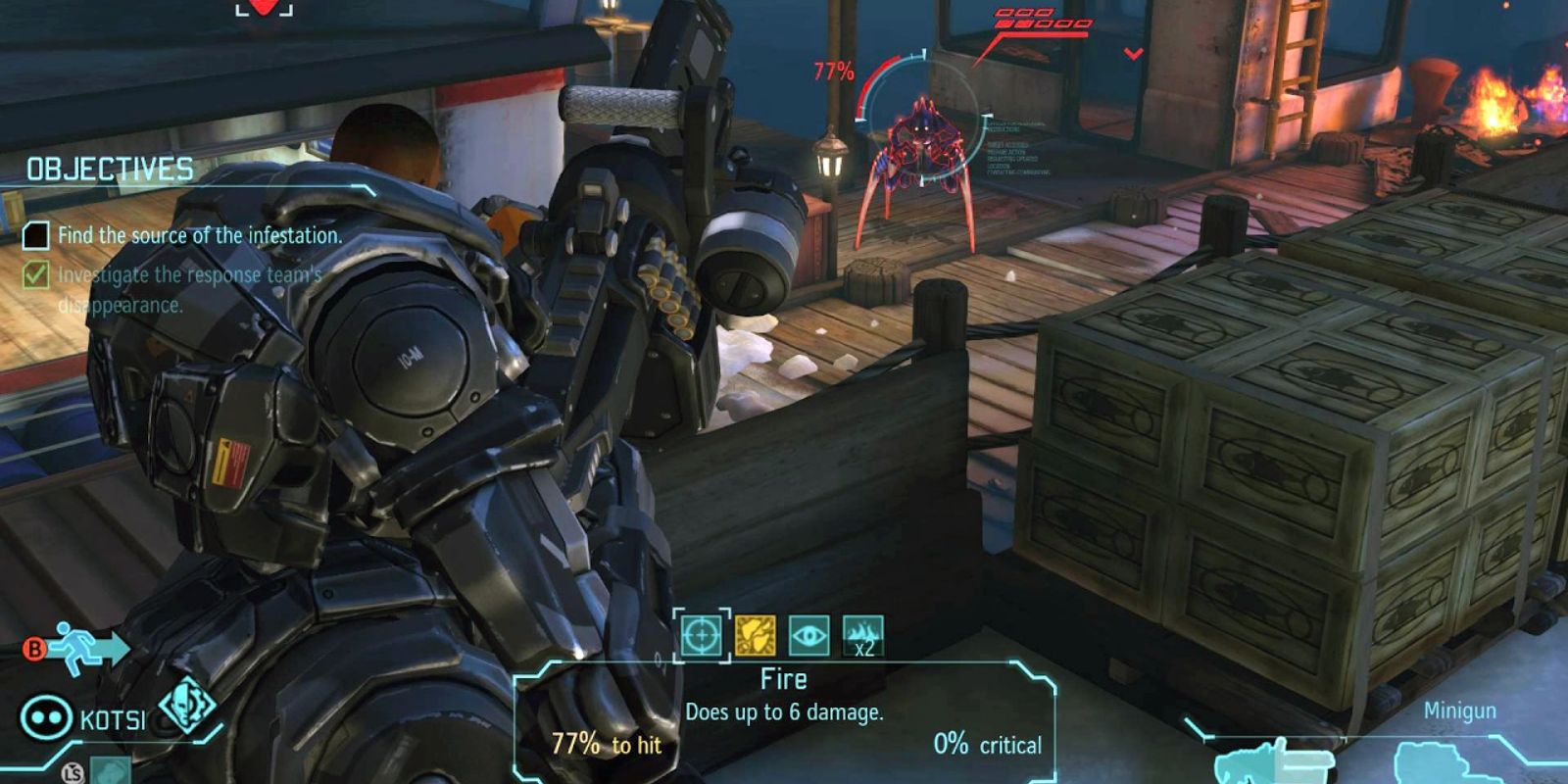Image resolution: width=1568 pixels, height=784 pixels.
Task: Select the Fire crosshair ability
Action: click(x=702, y=636)
